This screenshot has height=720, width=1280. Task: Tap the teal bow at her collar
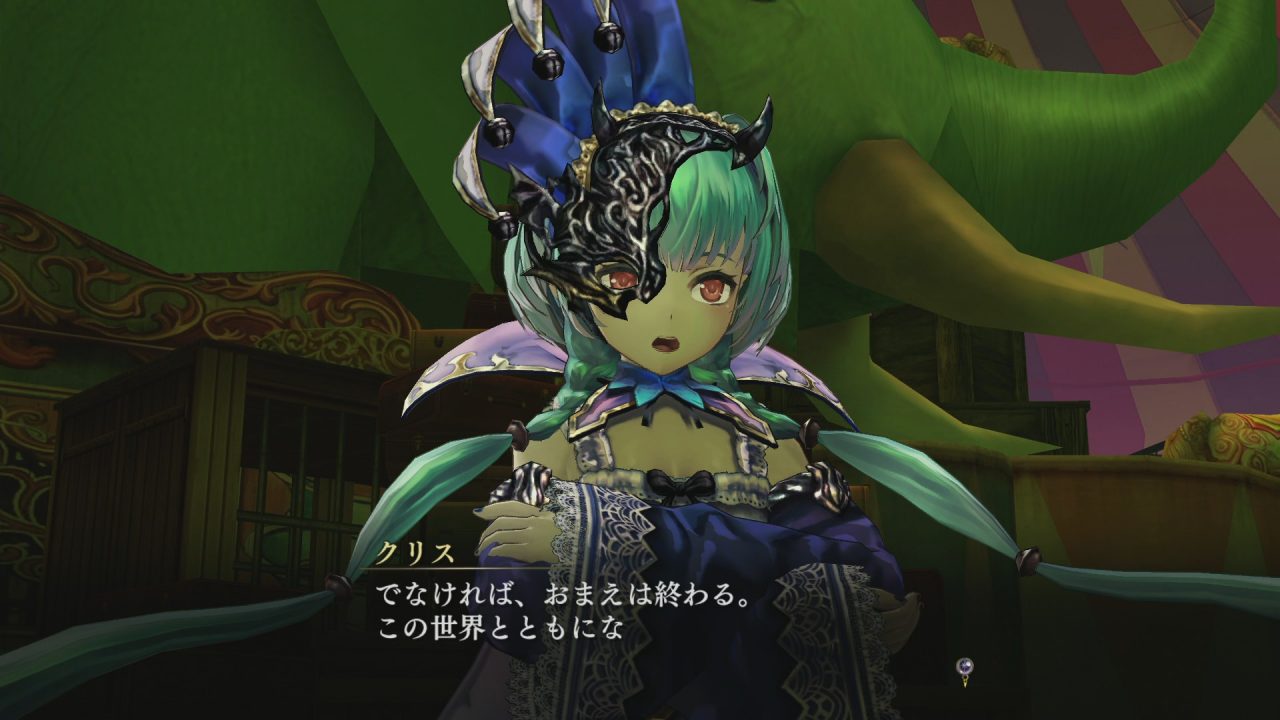[660, 385]
